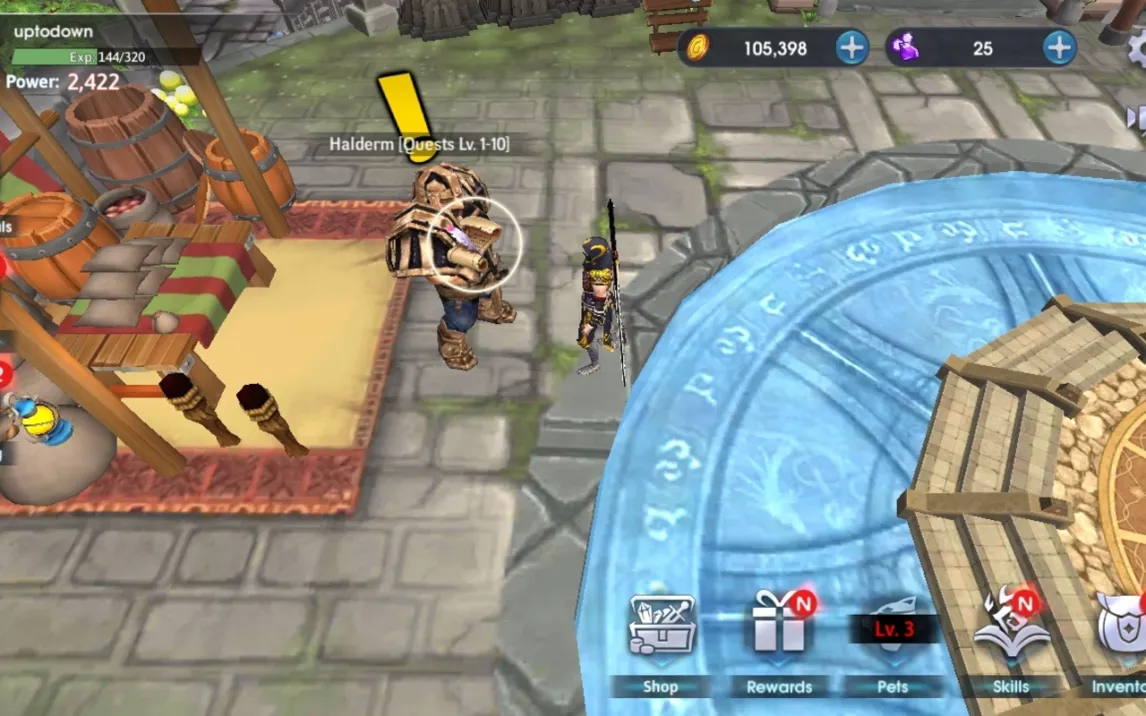
Task: Open the Rewards gift box
Action: coord(780,640)
